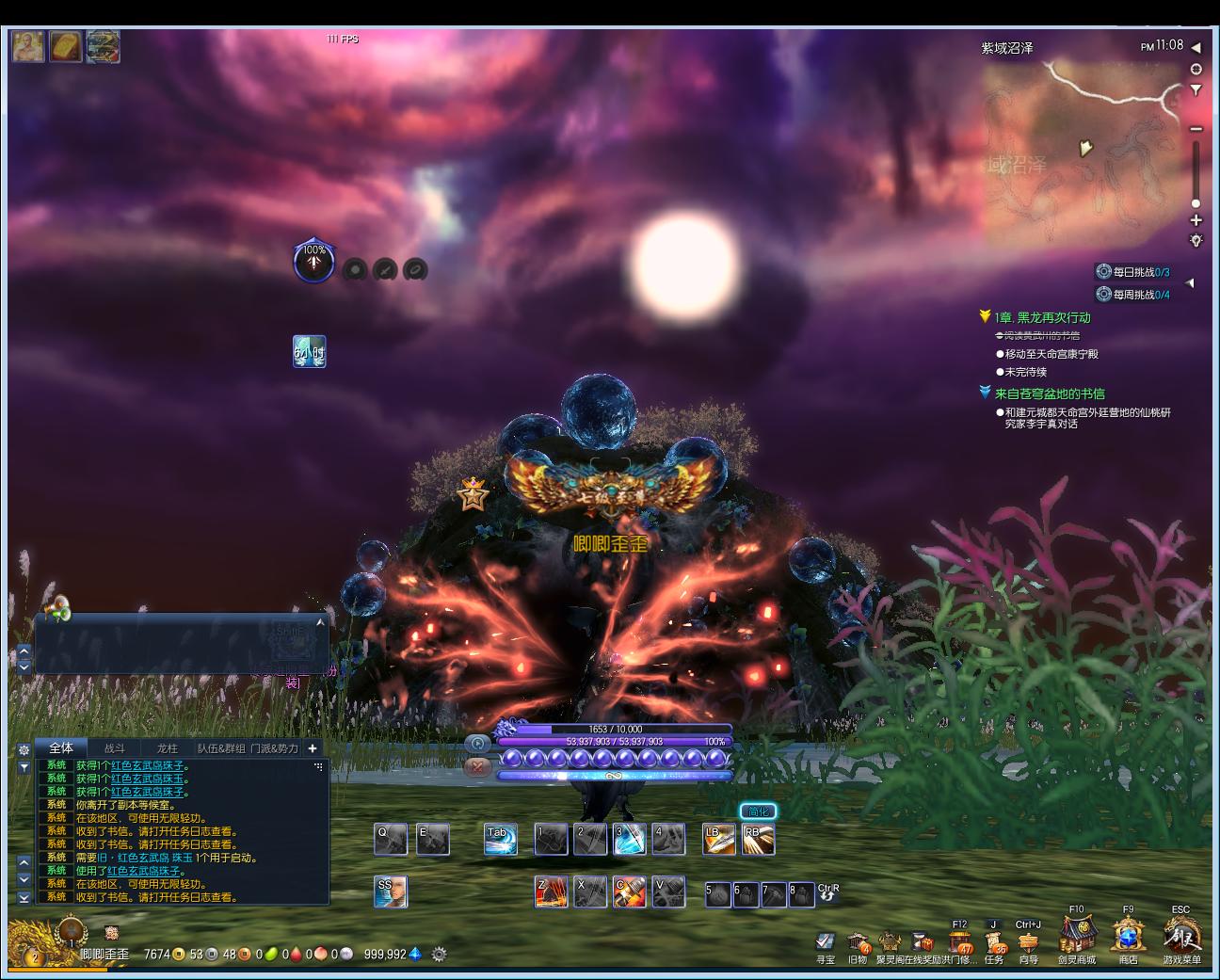Viewport: 1220px width, 980px height.
Task: Open the 剑灵商城 store
Action: (x=1076, y=937)
